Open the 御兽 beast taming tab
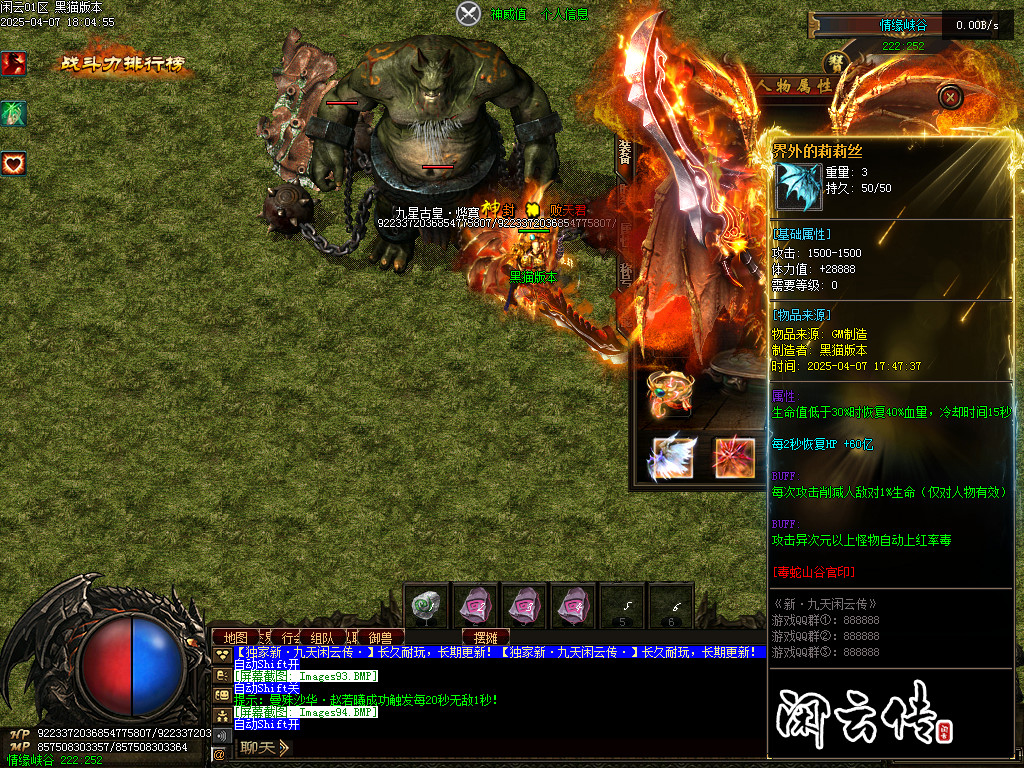This screenshot has height=768, width=1024. point(380,637)
